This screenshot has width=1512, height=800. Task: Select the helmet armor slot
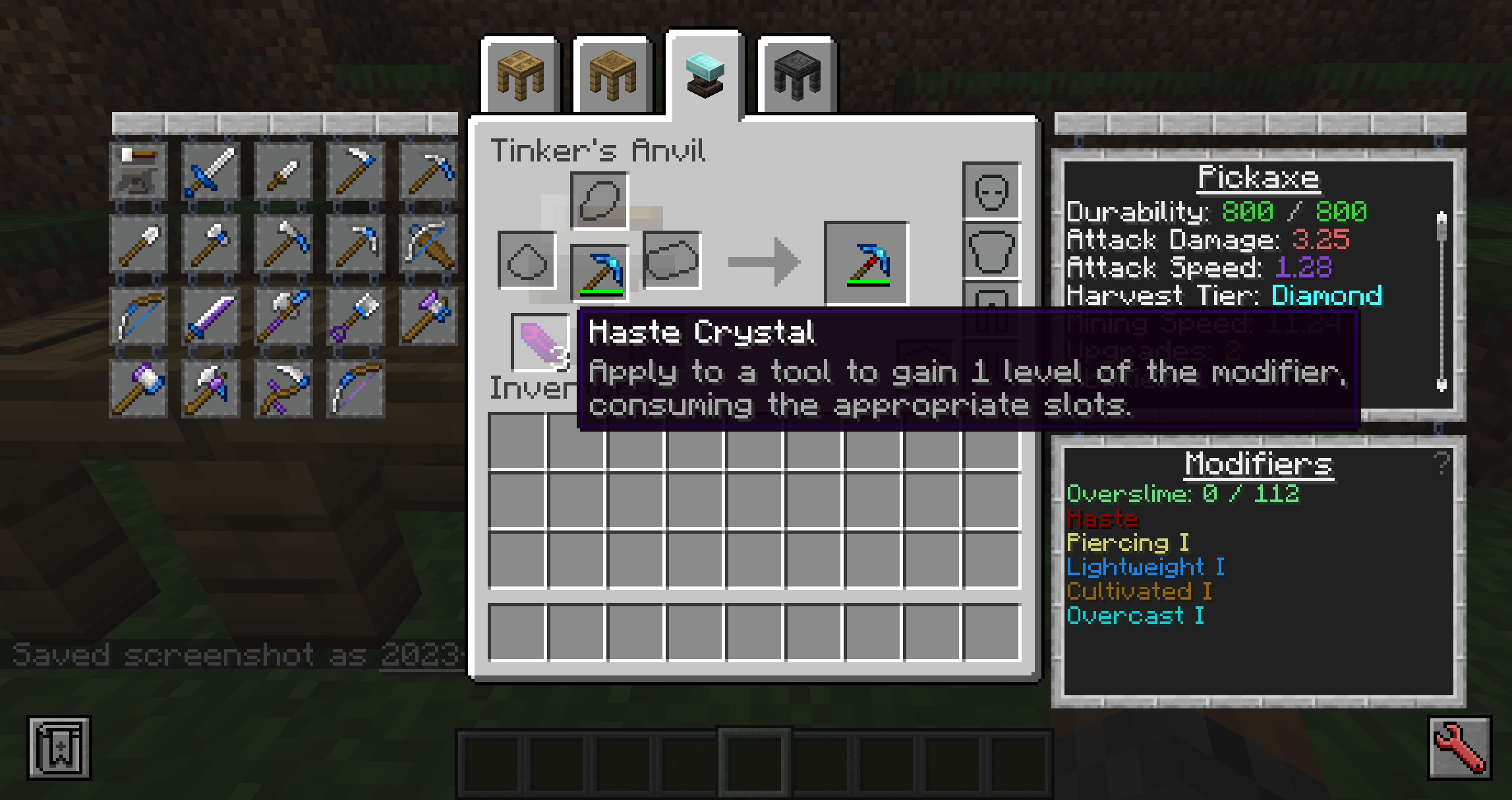991,191
